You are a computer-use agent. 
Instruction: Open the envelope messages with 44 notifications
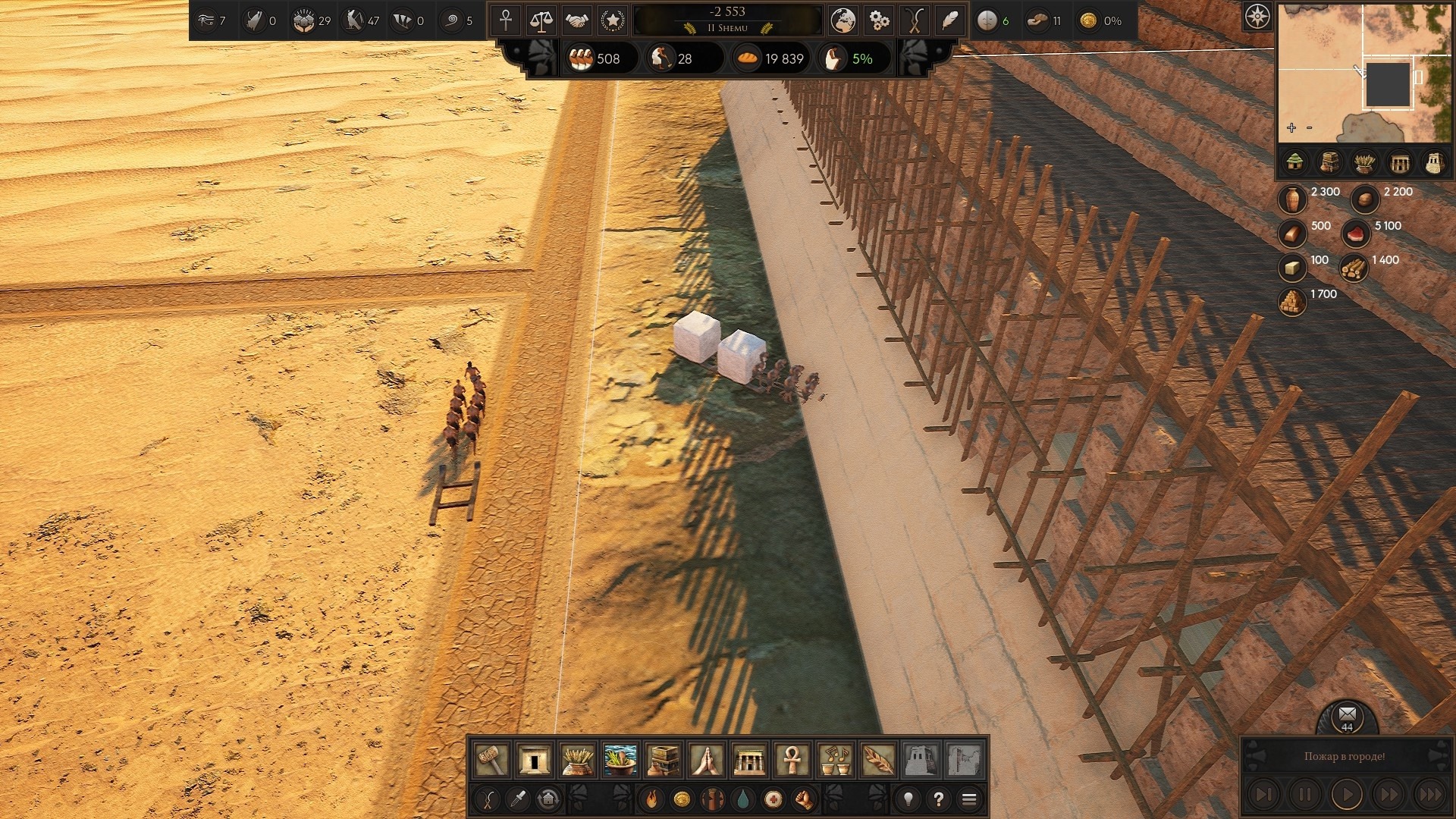click(1347, 715)
